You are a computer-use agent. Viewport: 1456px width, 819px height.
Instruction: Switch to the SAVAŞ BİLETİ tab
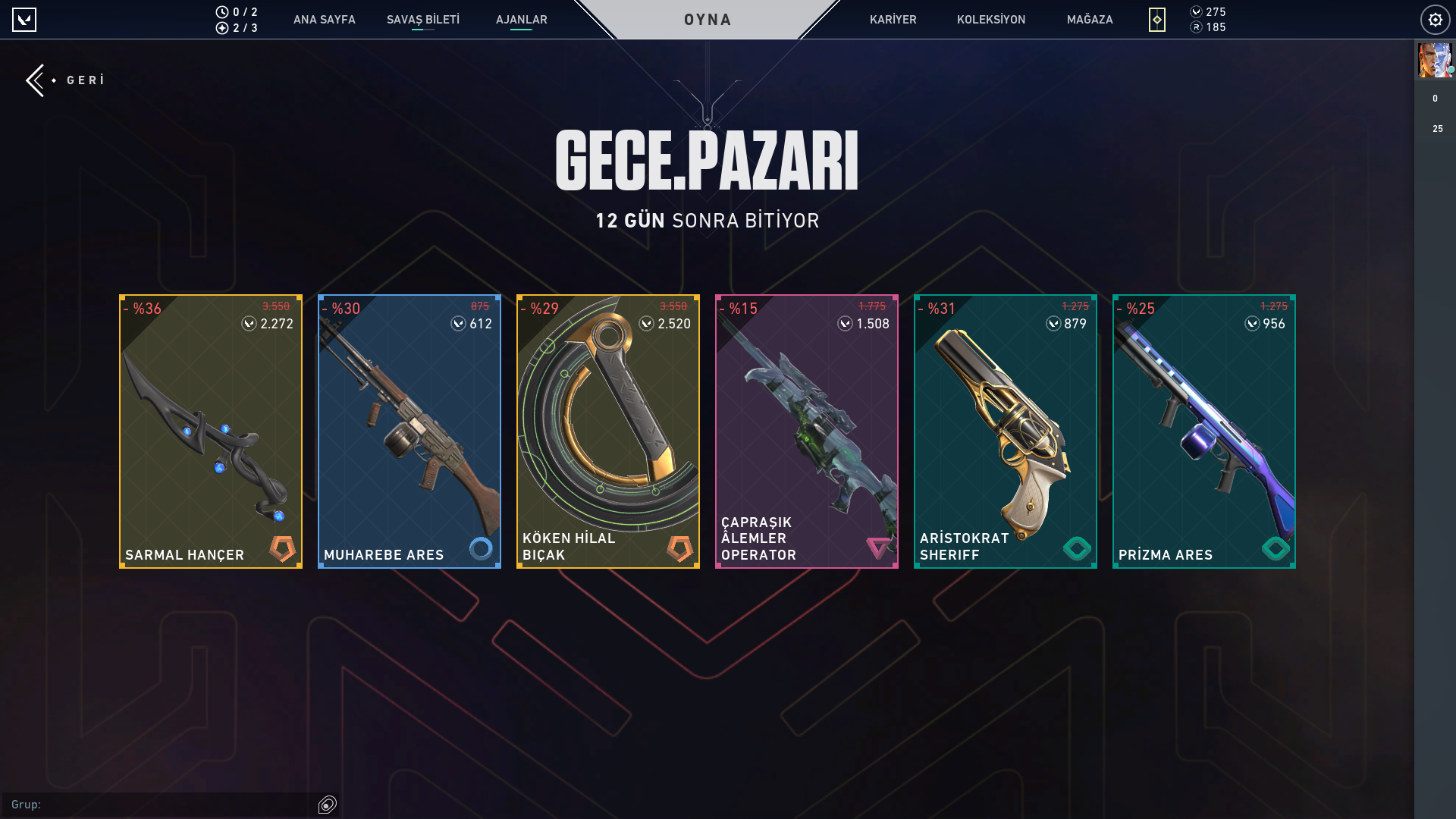422,20
